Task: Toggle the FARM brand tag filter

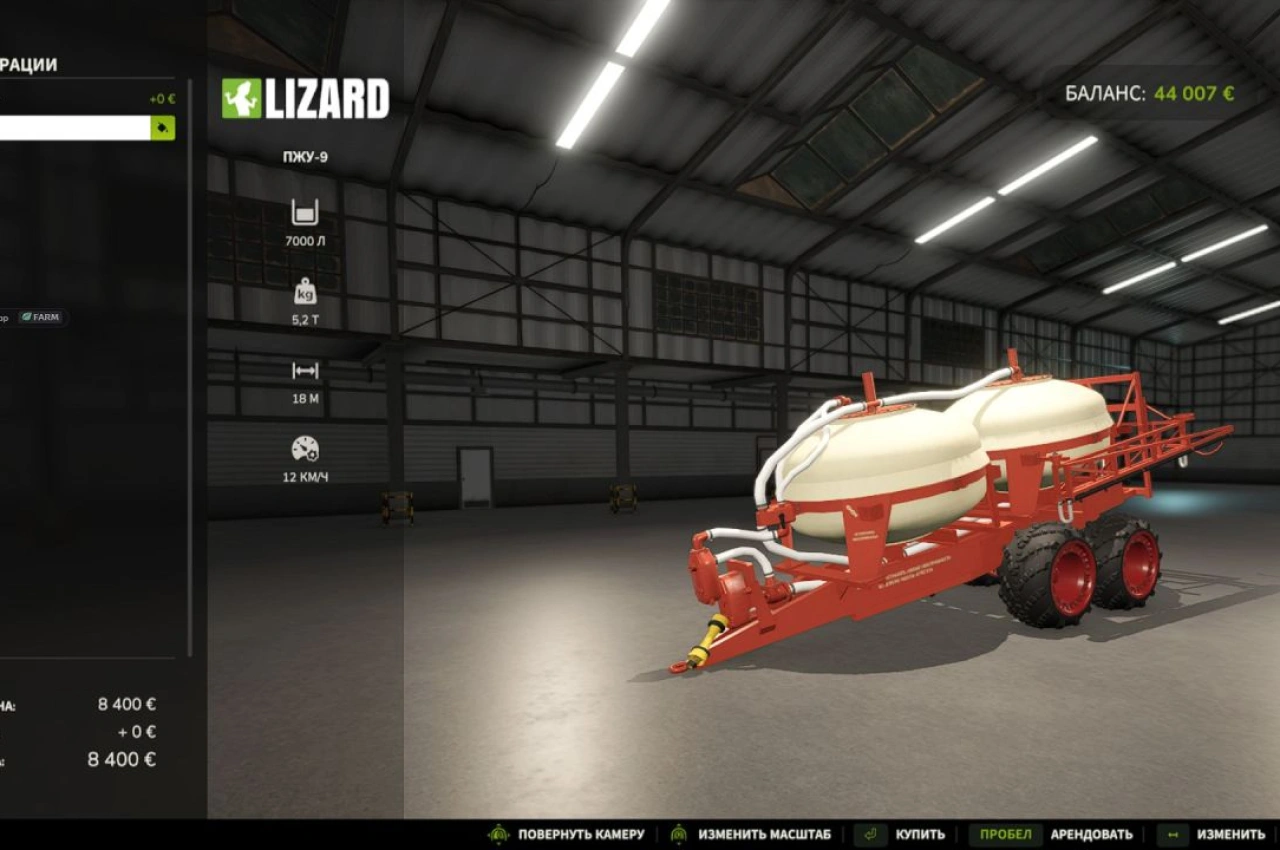Action: 42,317
